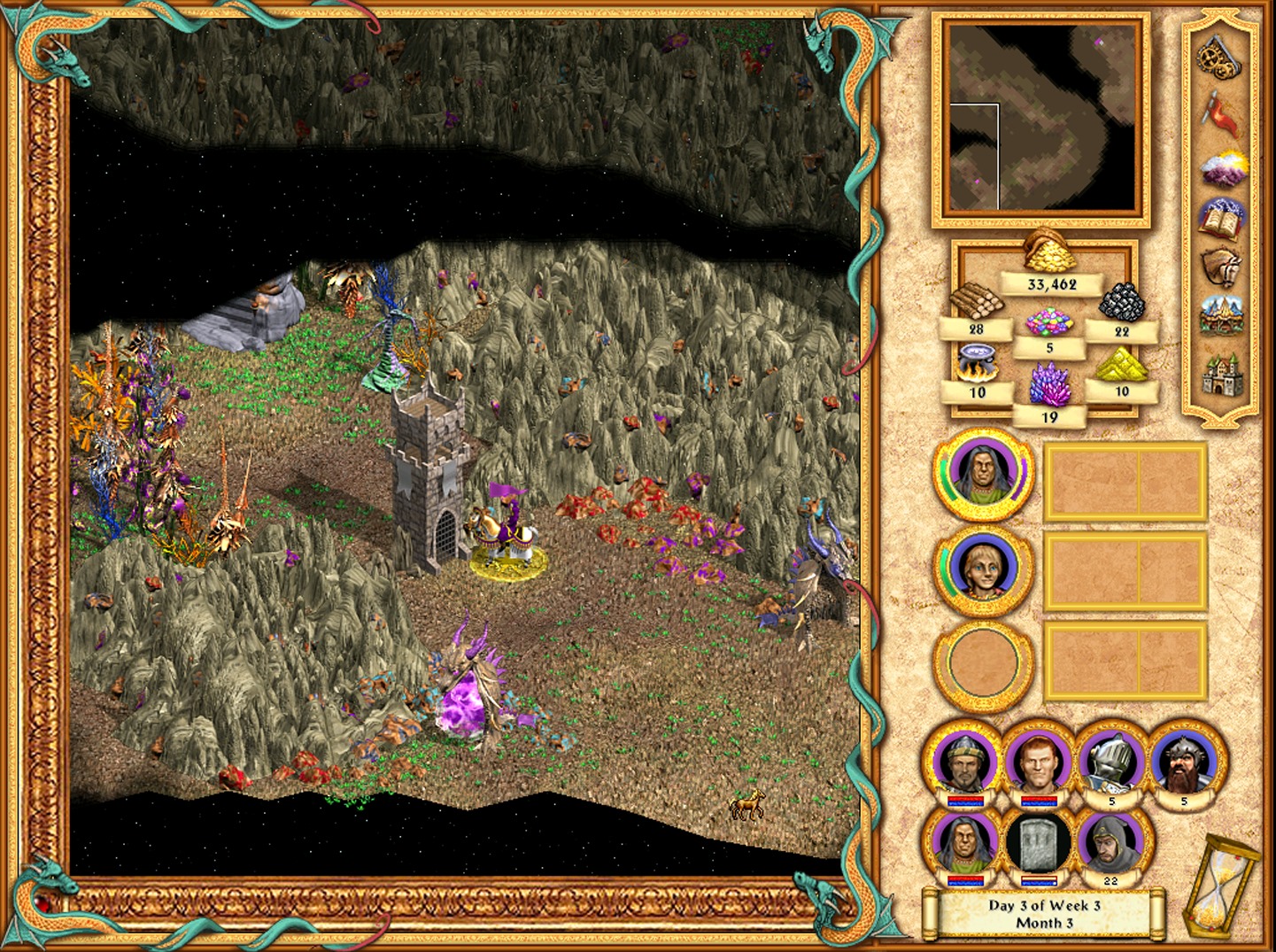Click the cloud and sun icon

[x=1223, y=168]
